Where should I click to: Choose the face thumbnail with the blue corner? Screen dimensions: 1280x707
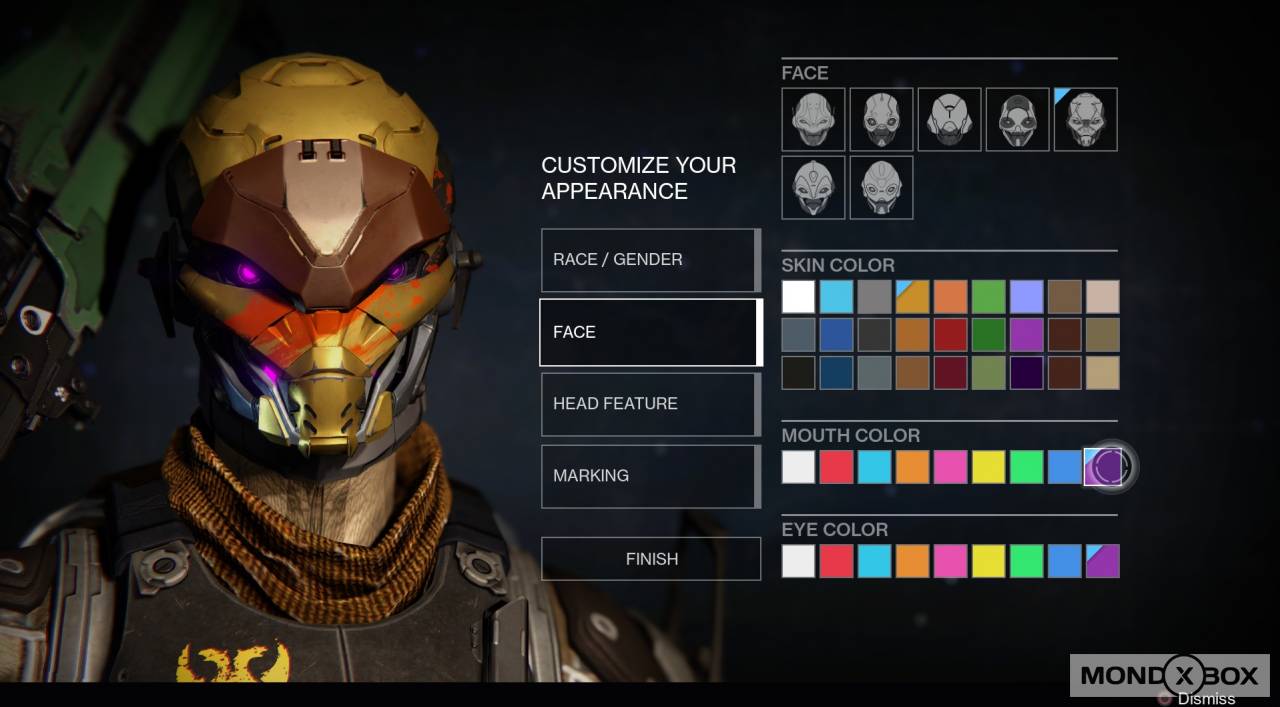(1085, 120)
